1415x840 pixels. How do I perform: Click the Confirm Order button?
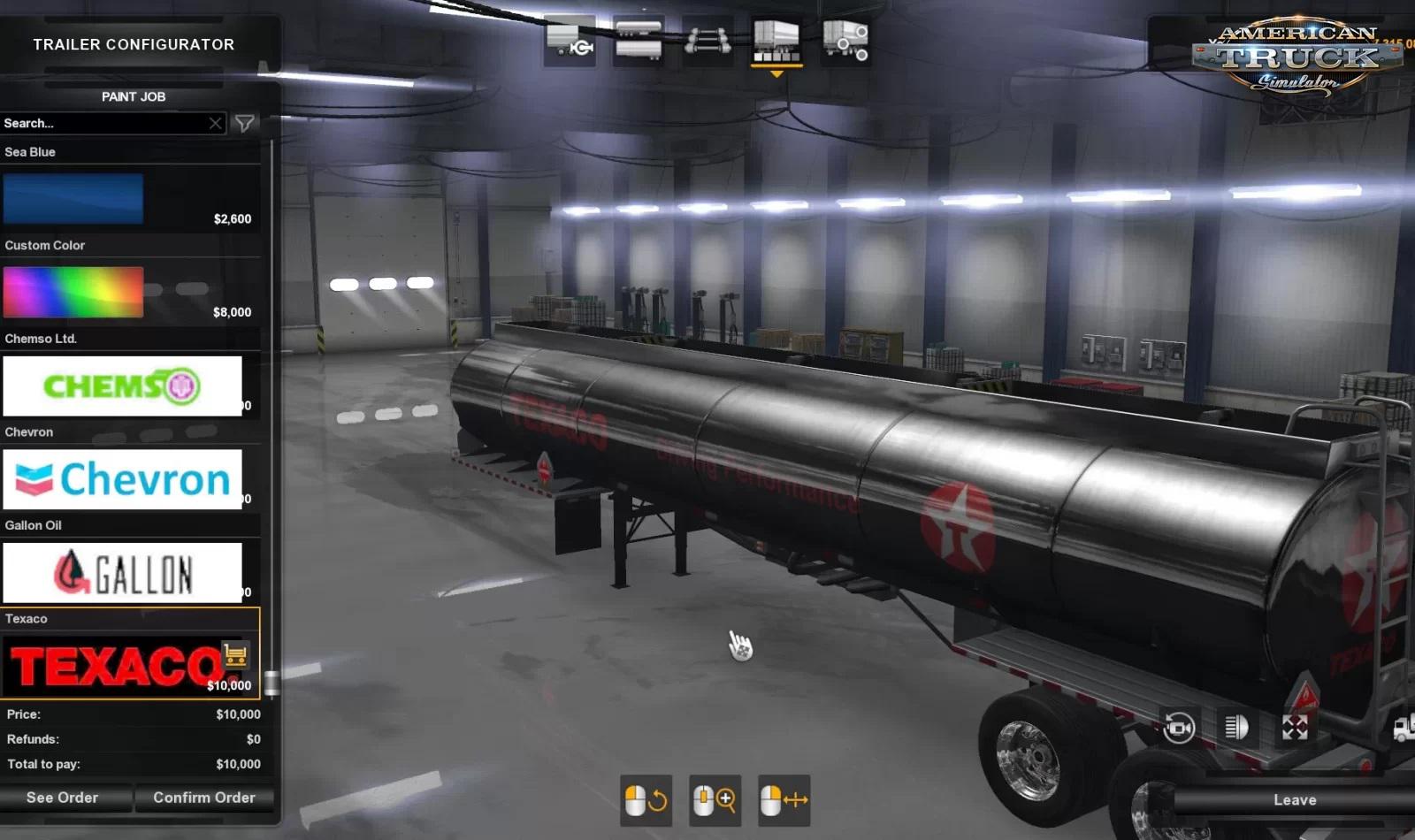[x=205, y=798]
